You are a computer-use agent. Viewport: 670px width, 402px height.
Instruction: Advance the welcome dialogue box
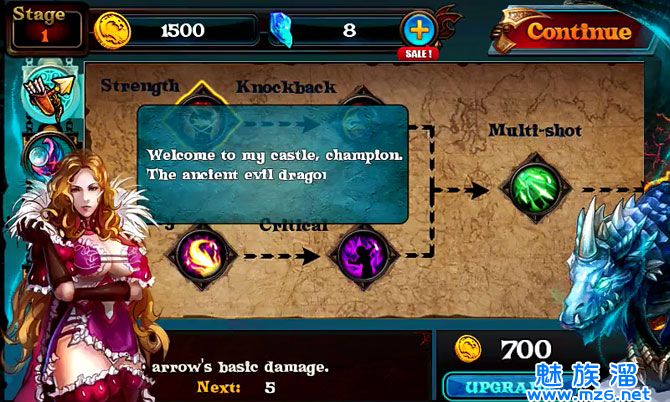(x=272, y=164)
